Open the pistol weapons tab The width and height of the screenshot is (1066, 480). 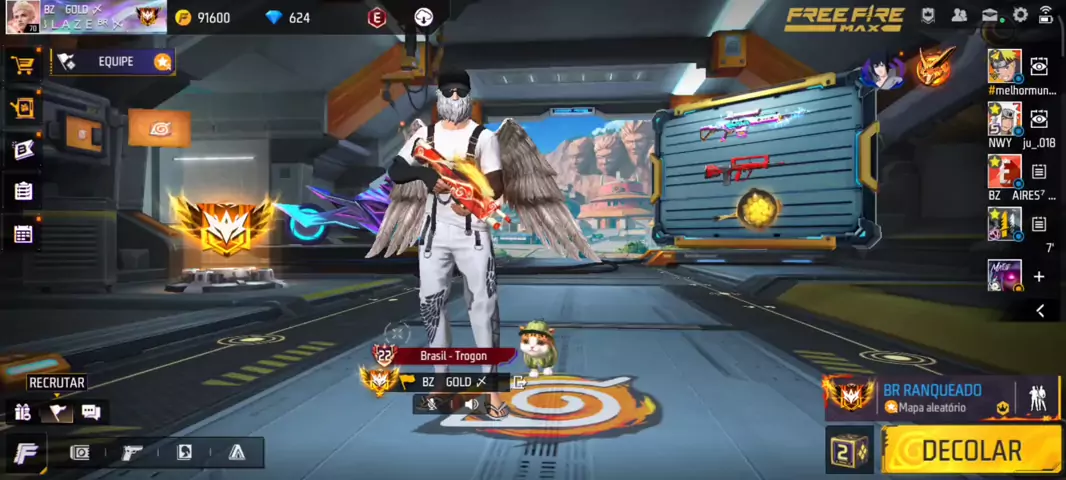[131, 452]
